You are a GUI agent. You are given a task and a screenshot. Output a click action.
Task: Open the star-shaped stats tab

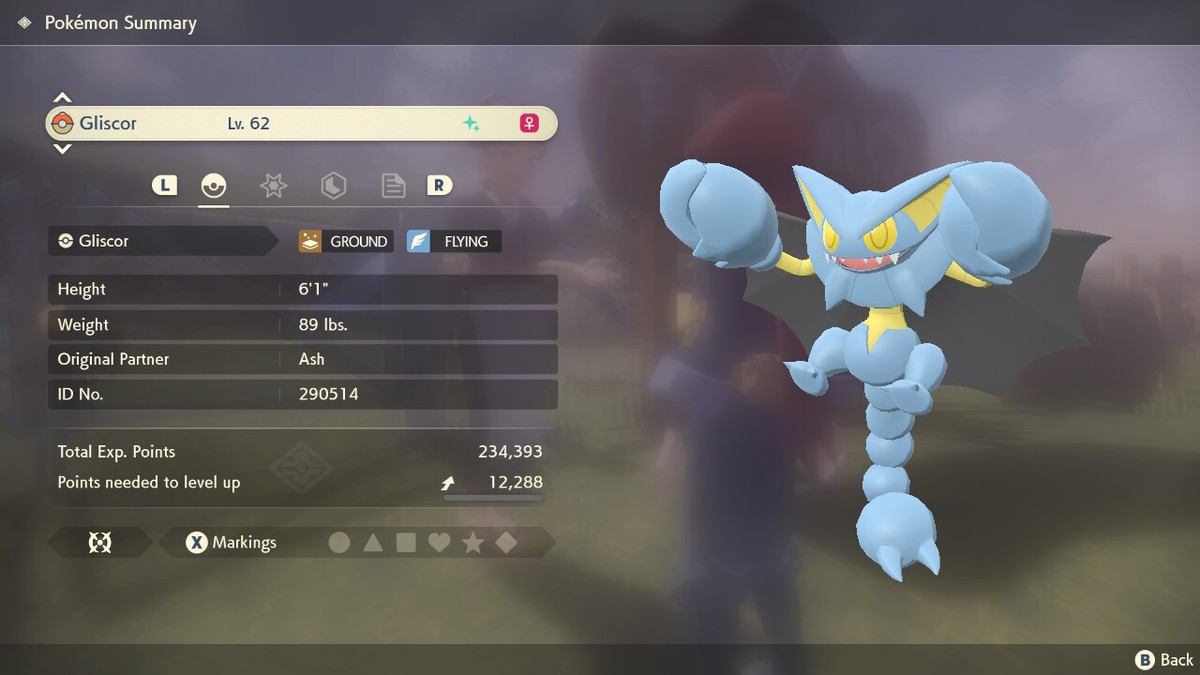coord(273,185)
